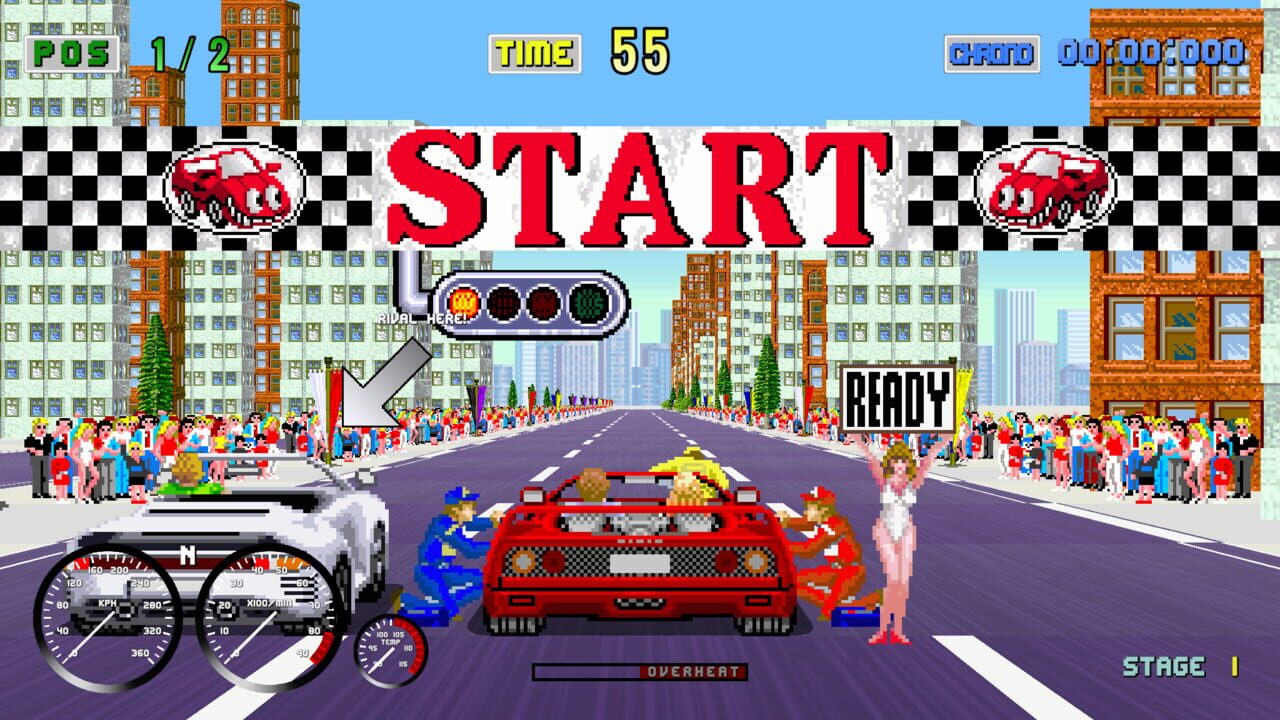The width and height of the screenshot is (1280, 720).
Task: Click the OVERHEAT progress bar
Action: pos(640,673)
